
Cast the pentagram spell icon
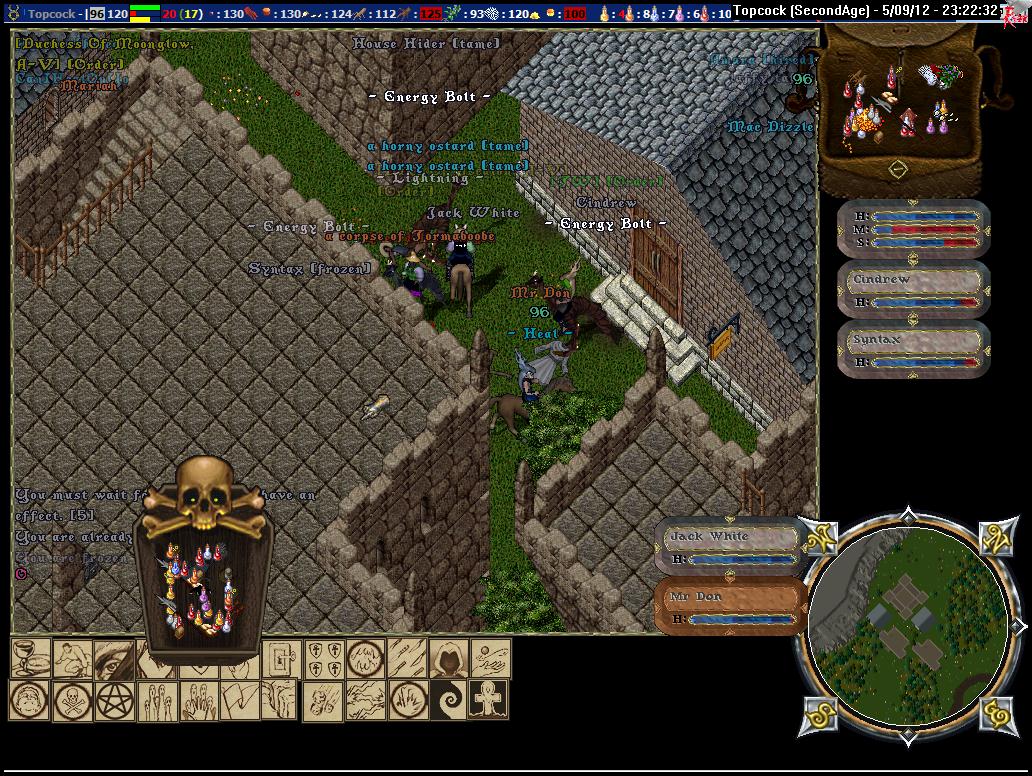115,699
